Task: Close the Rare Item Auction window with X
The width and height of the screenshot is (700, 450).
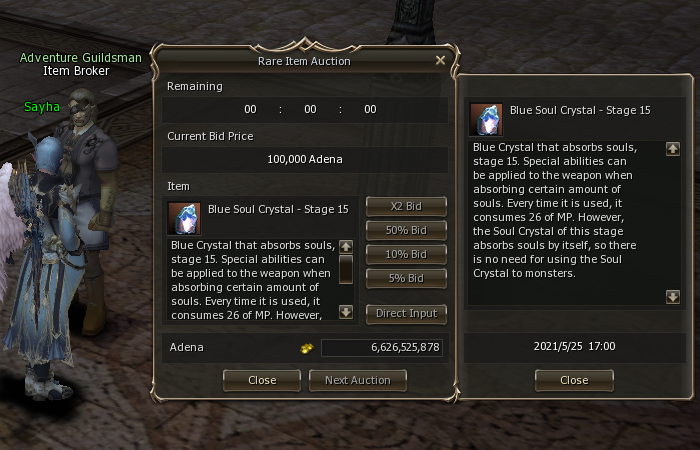Action: pyautogui.click(x=440, y=60)
